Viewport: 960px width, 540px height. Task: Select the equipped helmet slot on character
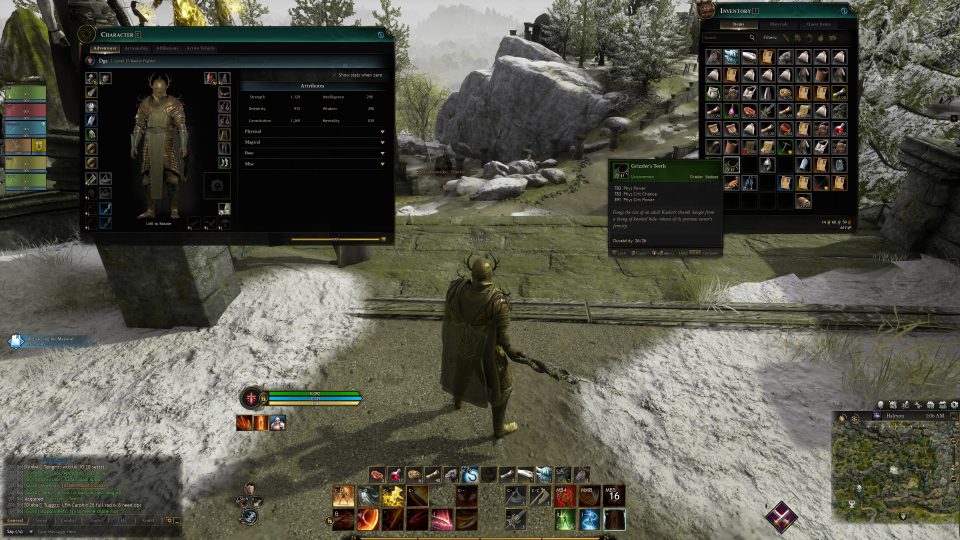(92, 77)
